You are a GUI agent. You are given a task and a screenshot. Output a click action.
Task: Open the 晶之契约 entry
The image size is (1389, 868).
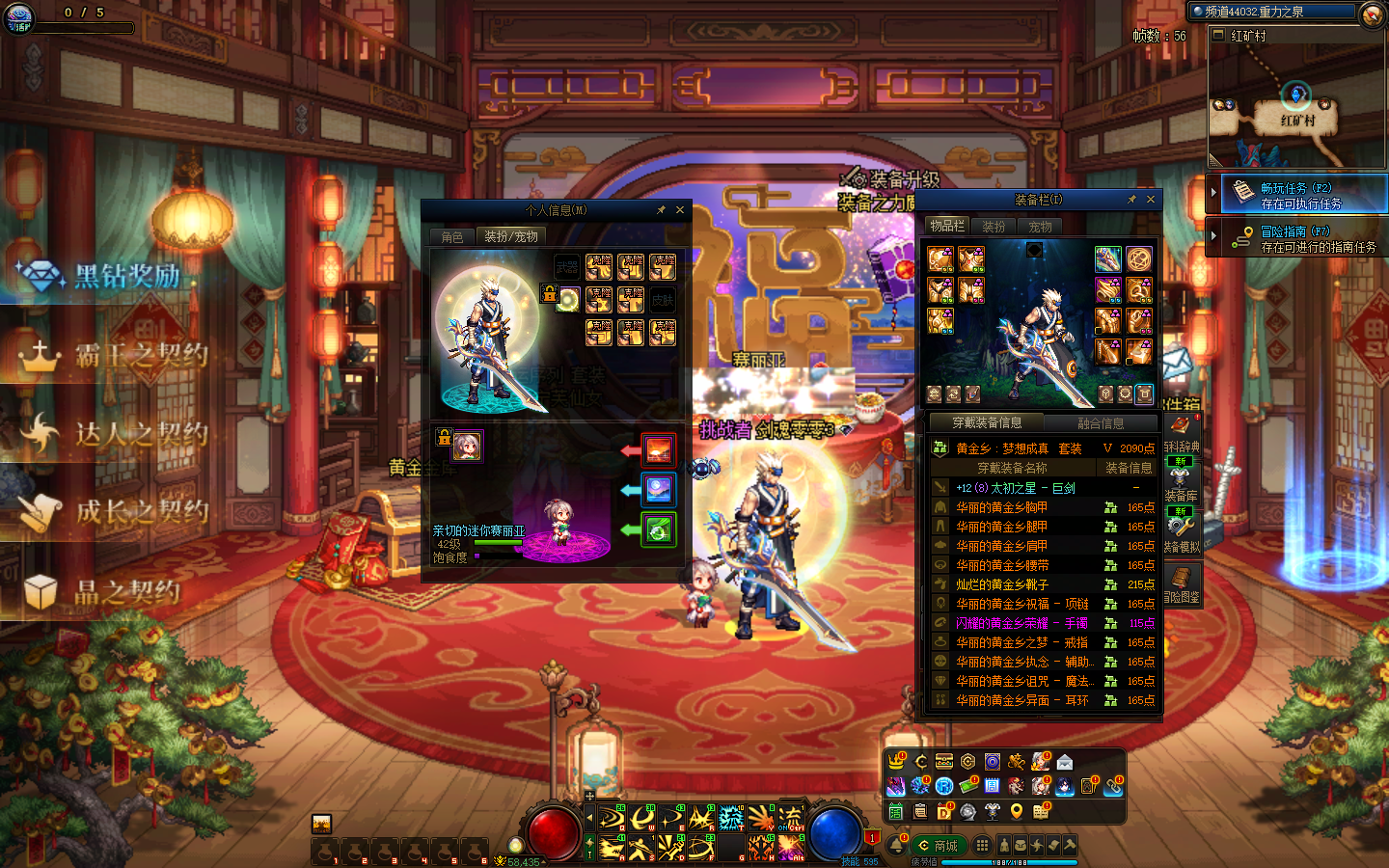[127, 591]
